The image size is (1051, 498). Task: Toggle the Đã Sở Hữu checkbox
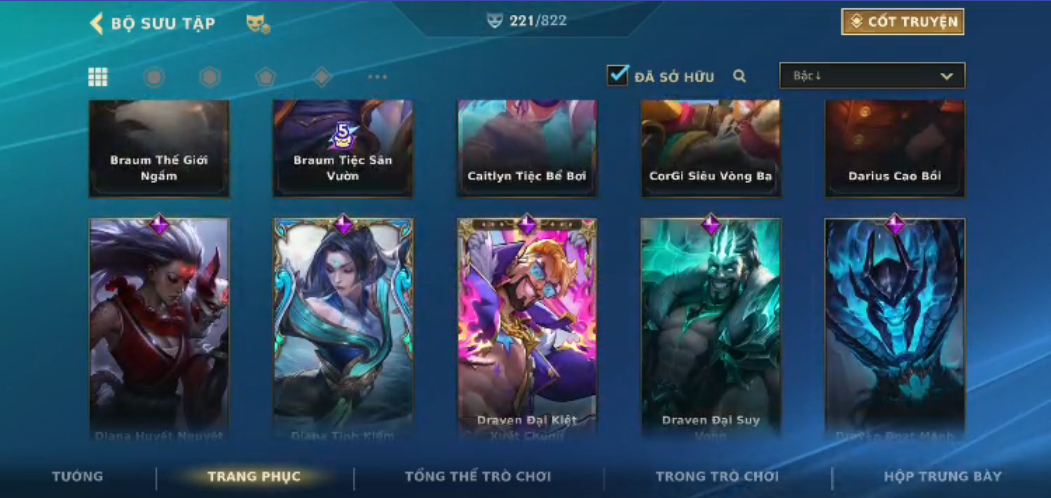pos(618,75)
